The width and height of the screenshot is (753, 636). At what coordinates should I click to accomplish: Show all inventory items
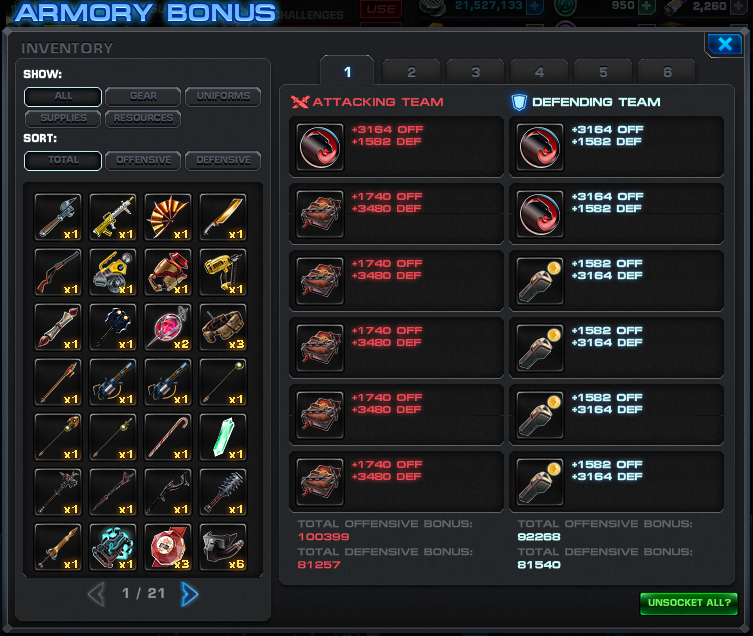click(x=63, y=97)
